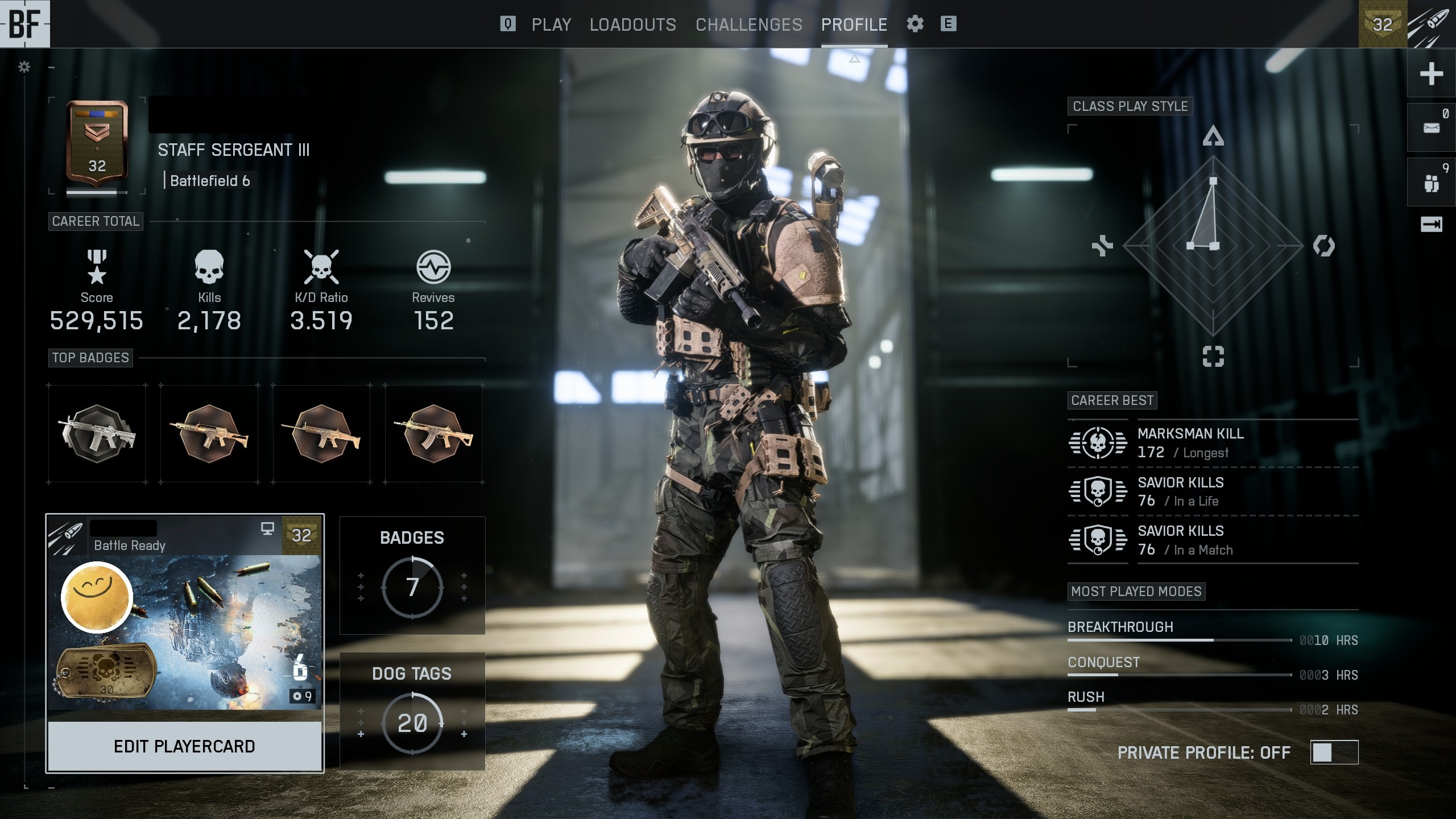This screenshot has height=819, width=1456.
Task: Toggle the Private Profile switch
Action: coord(1334,752)
